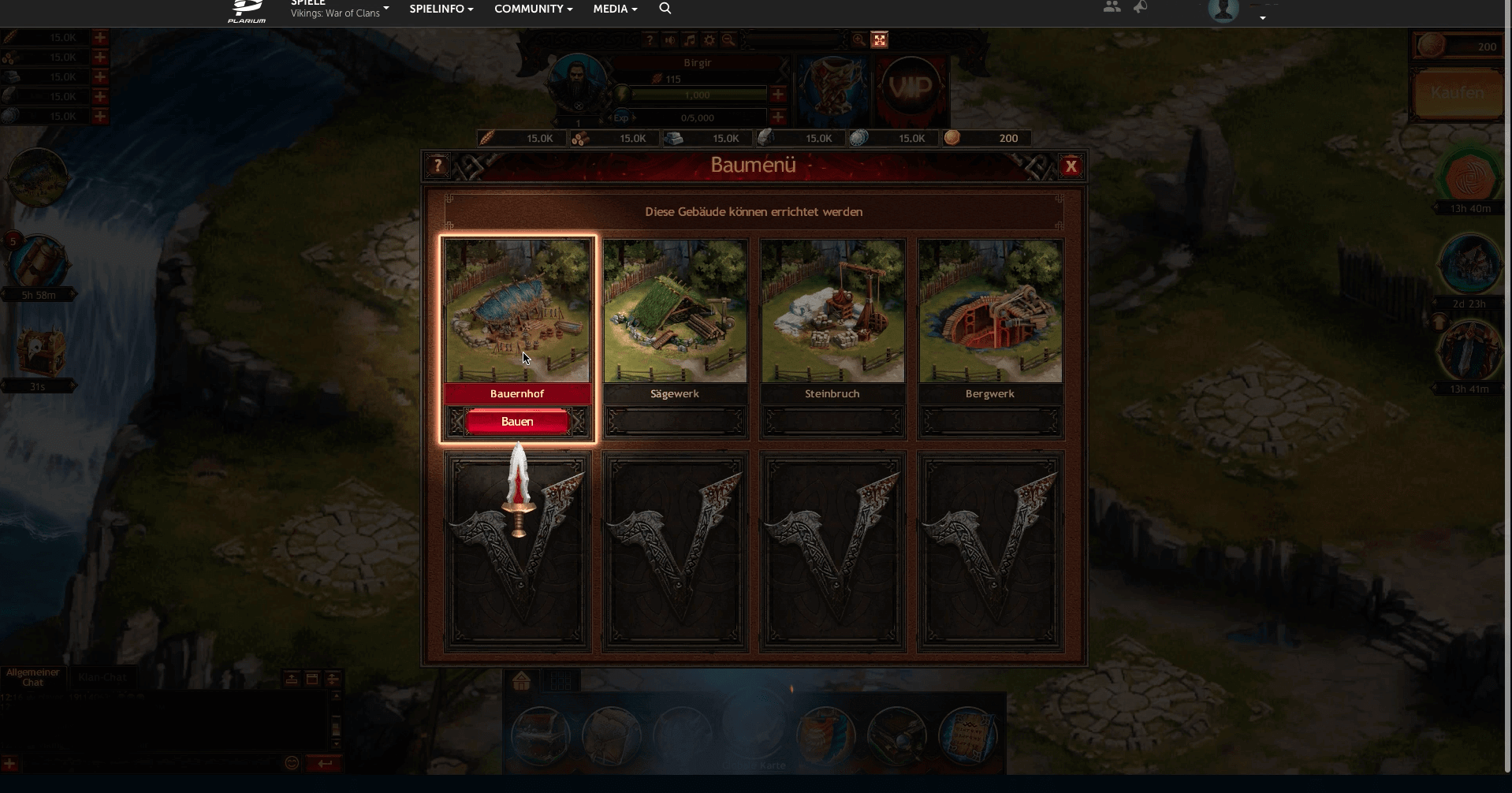The image size is (1512, 793).
Task: Open the VIP status emblem
Action: [911, 87]
